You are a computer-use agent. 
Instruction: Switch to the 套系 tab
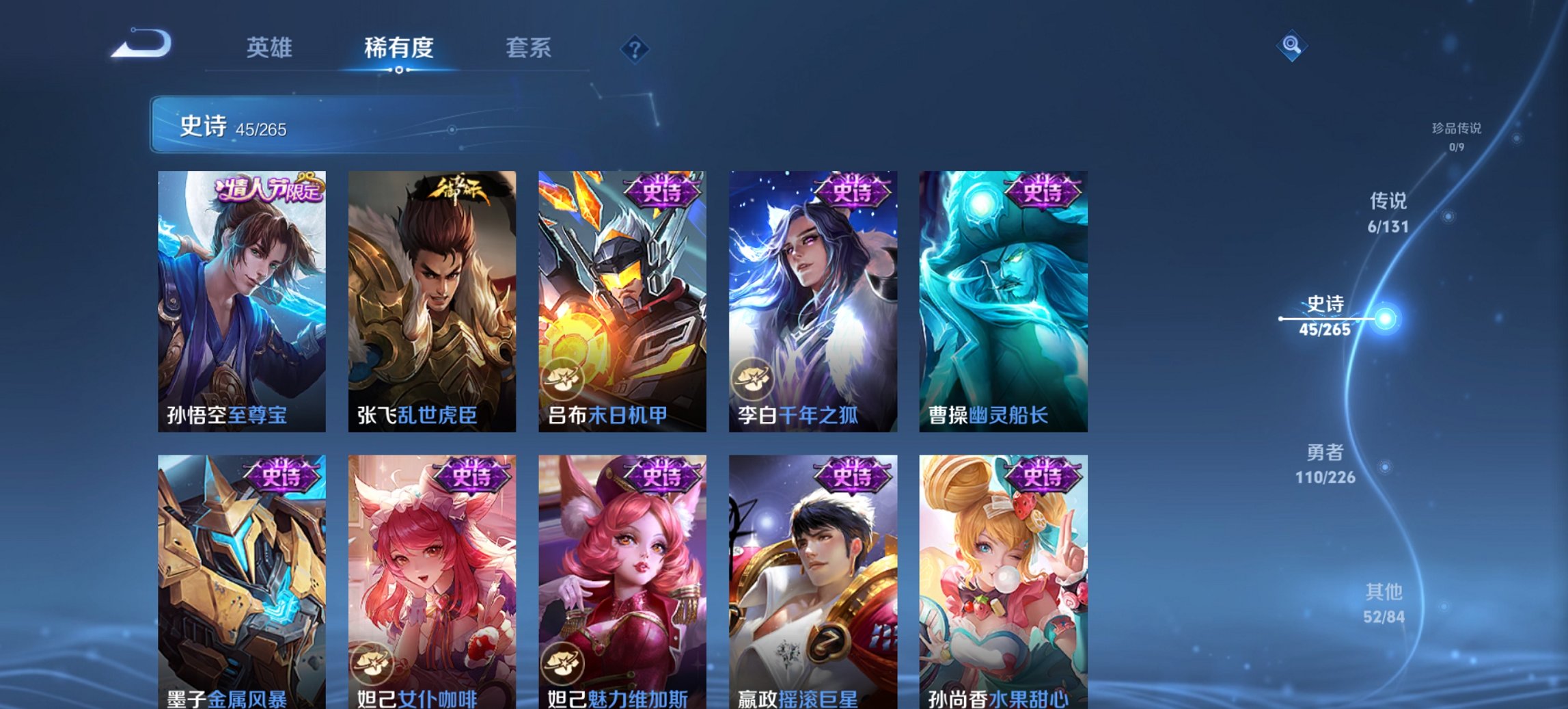coord(529,48)
